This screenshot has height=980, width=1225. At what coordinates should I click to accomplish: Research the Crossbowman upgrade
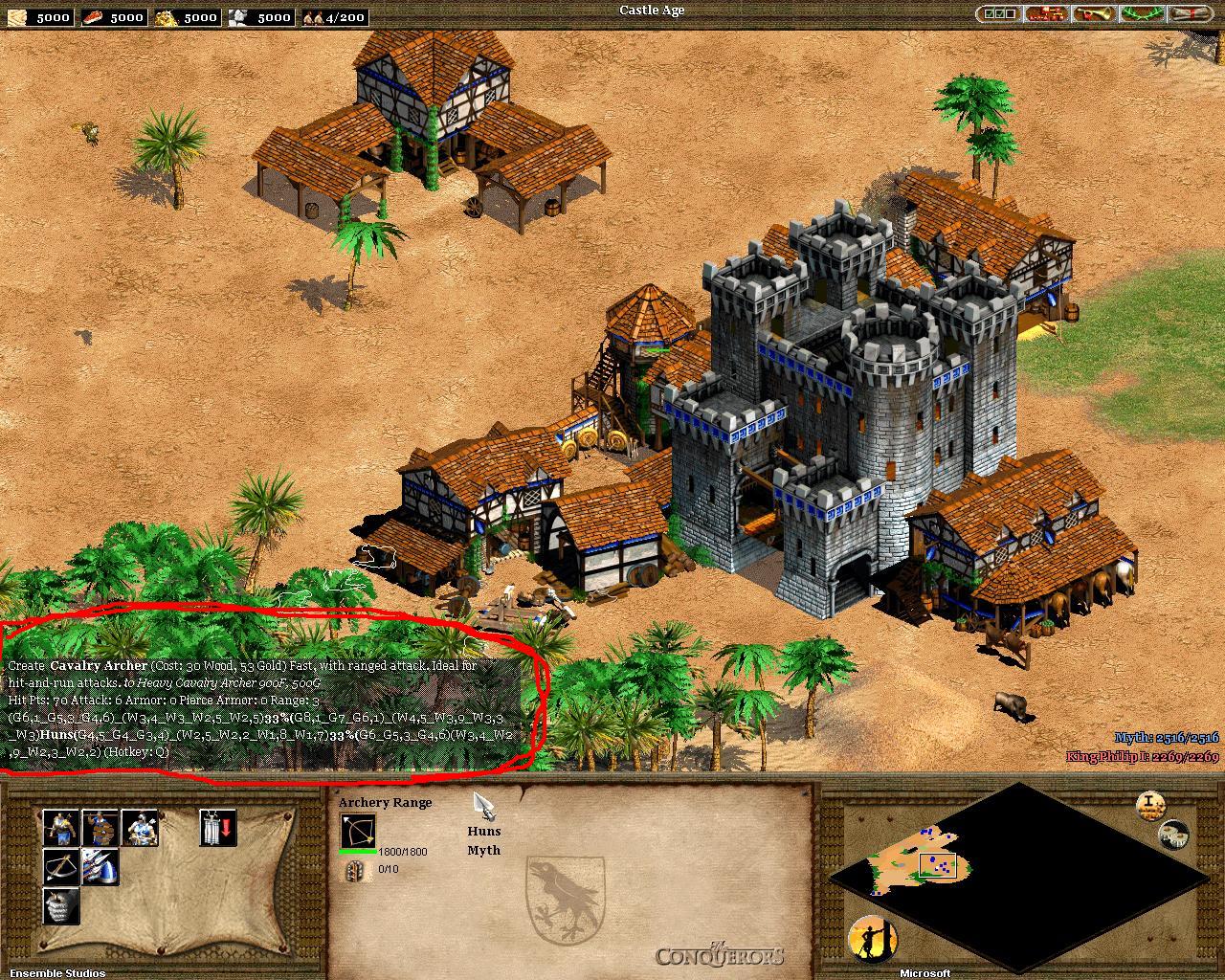(x=59, y=867)
